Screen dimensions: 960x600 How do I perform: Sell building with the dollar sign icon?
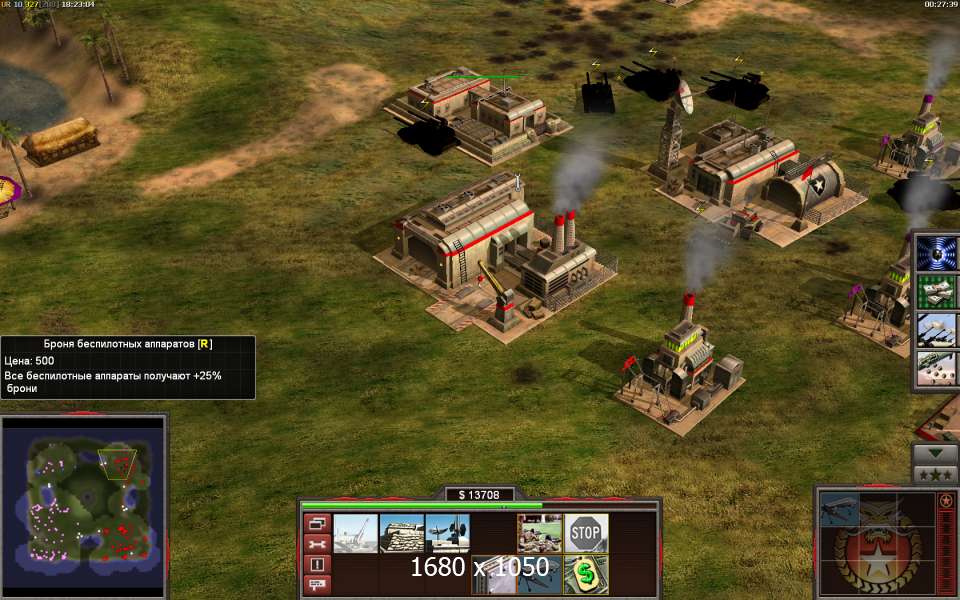[586, 574]
